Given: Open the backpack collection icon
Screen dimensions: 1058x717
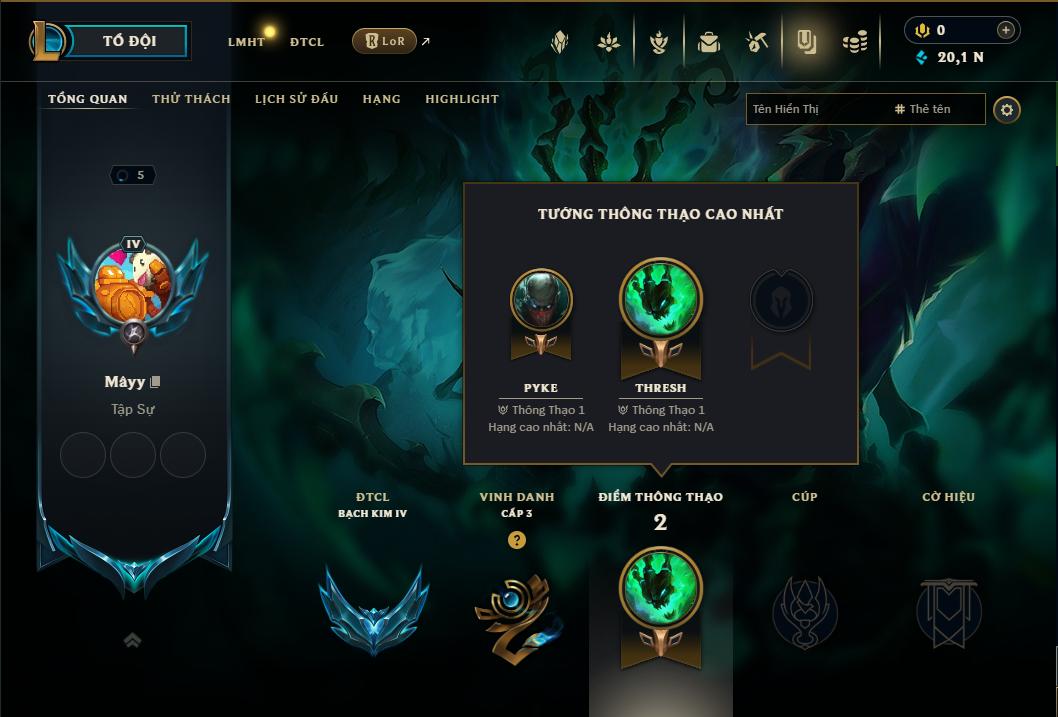Looking at the screenshot, I should [x=709, y=42].
